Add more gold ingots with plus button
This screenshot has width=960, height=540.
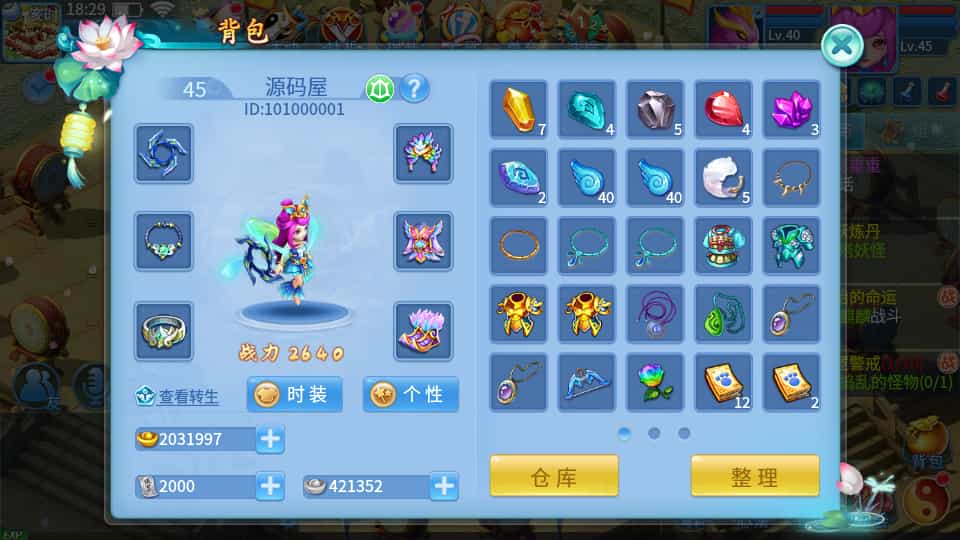(x=270, y=438)
